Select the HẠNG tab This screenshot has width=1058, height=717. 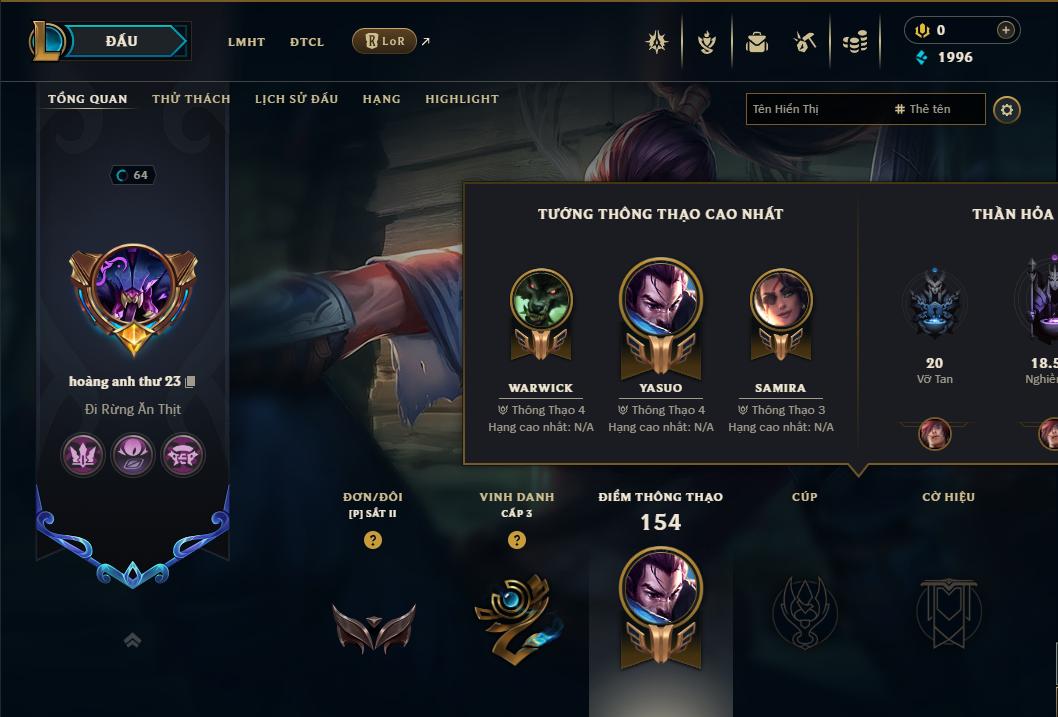click(x=381, y=99)
